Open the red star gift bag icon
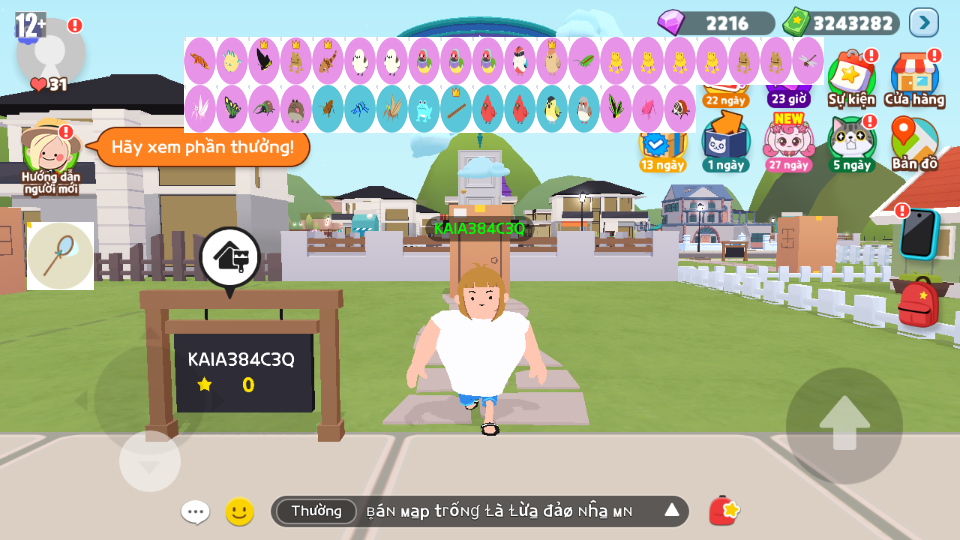Image resolution: width=960 pixels, height=540 pixels. point(724,511)
